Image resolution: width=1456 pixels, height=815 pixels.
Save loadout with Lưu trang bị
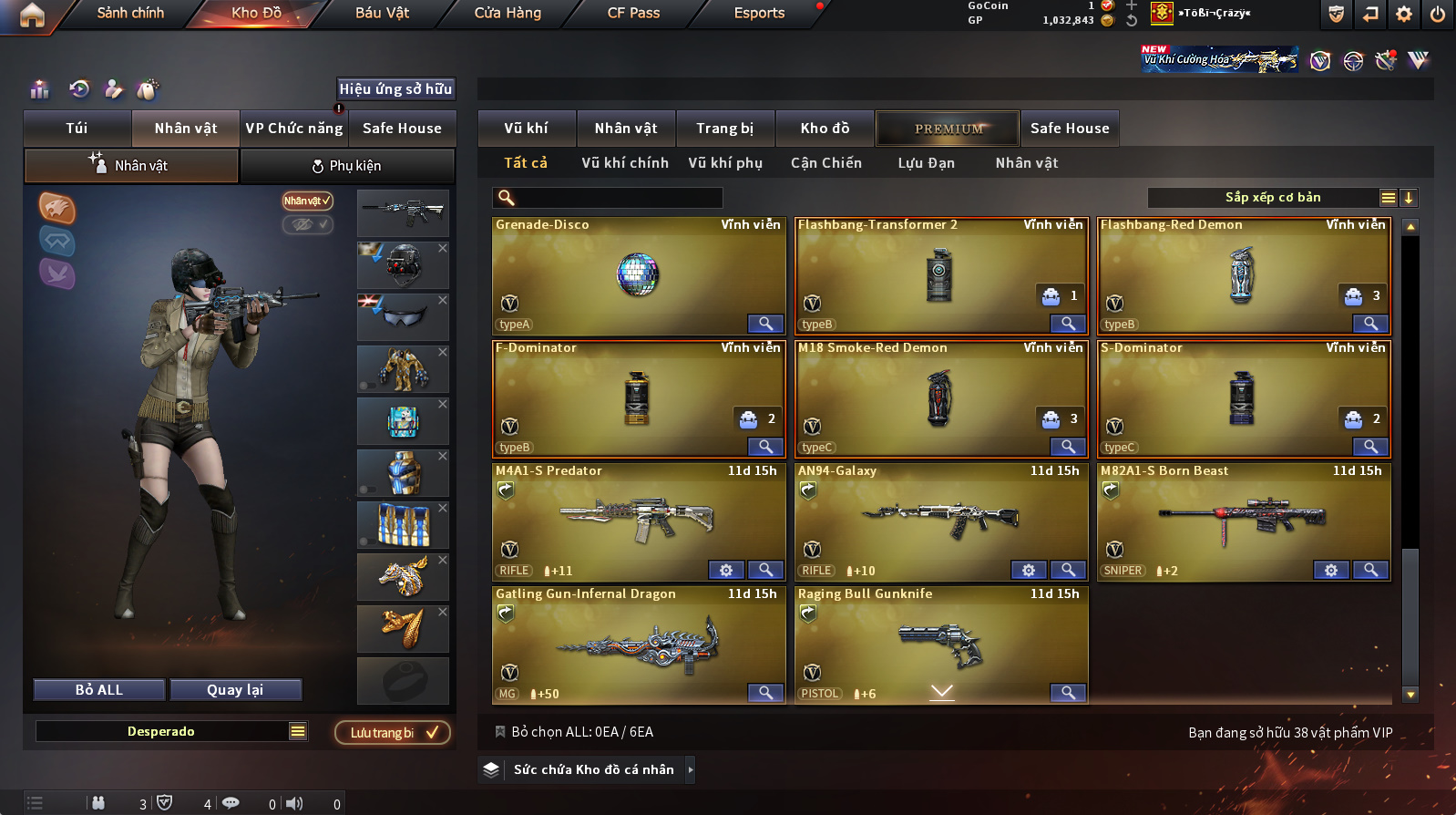[392, 733]
